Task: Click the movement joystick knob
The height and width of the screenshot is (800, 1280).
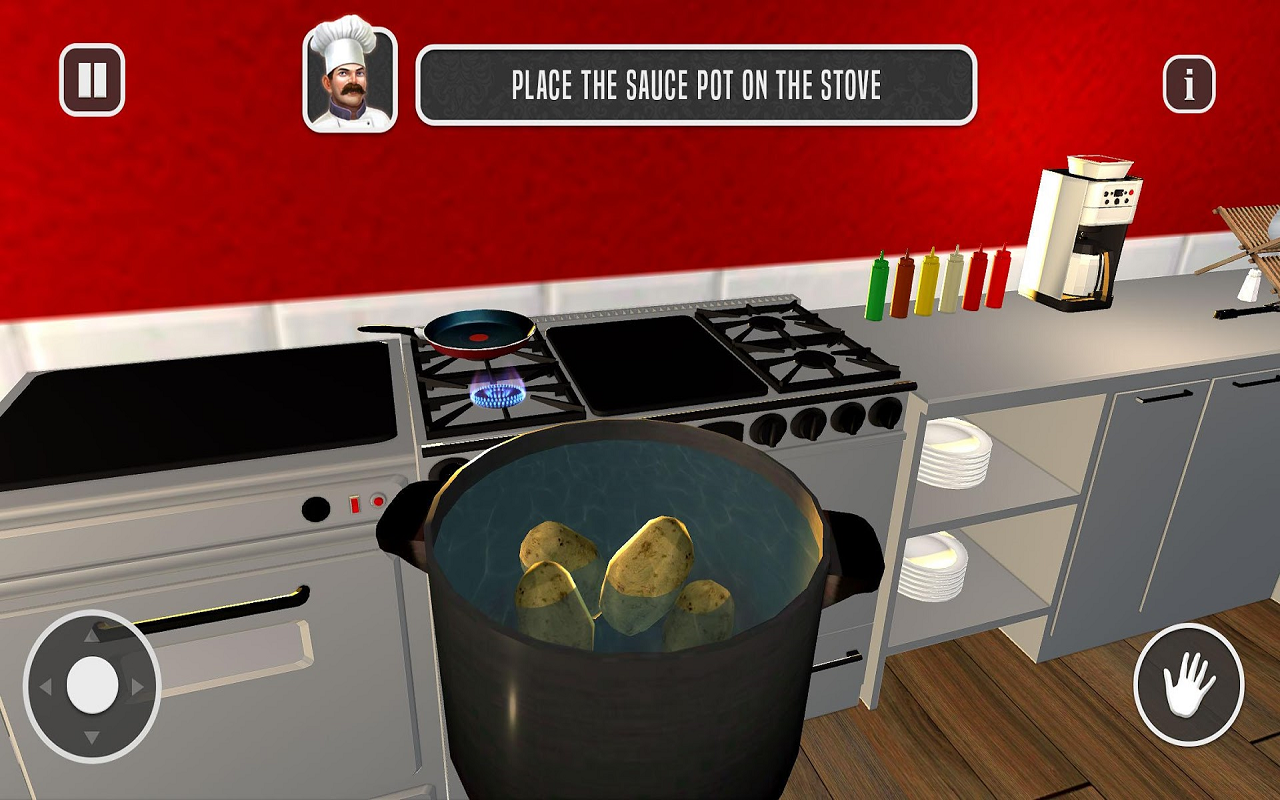Action: tap(92, 683)
